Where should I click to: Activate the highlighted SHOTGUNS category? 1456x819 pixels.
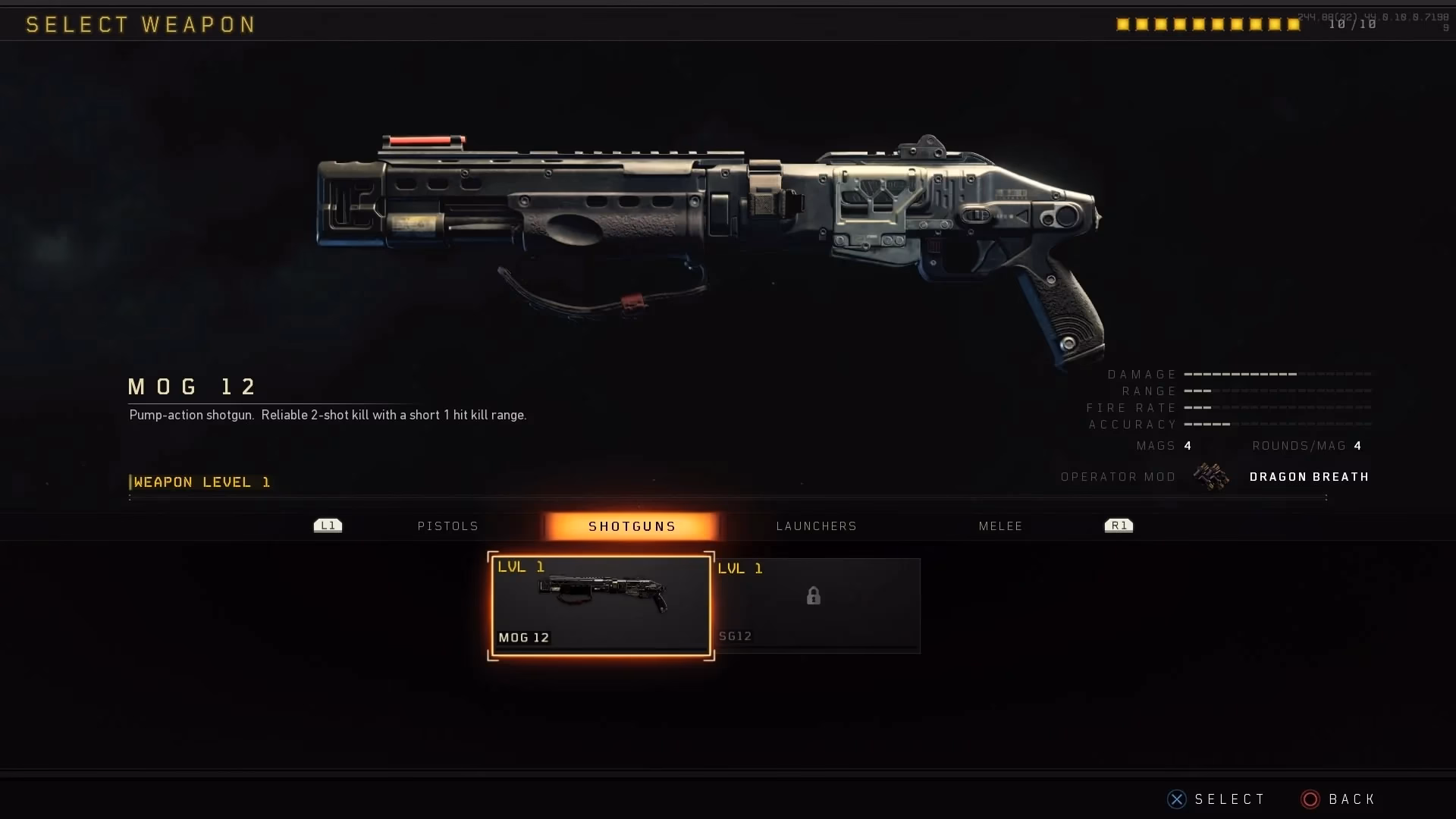pos(632,526)
